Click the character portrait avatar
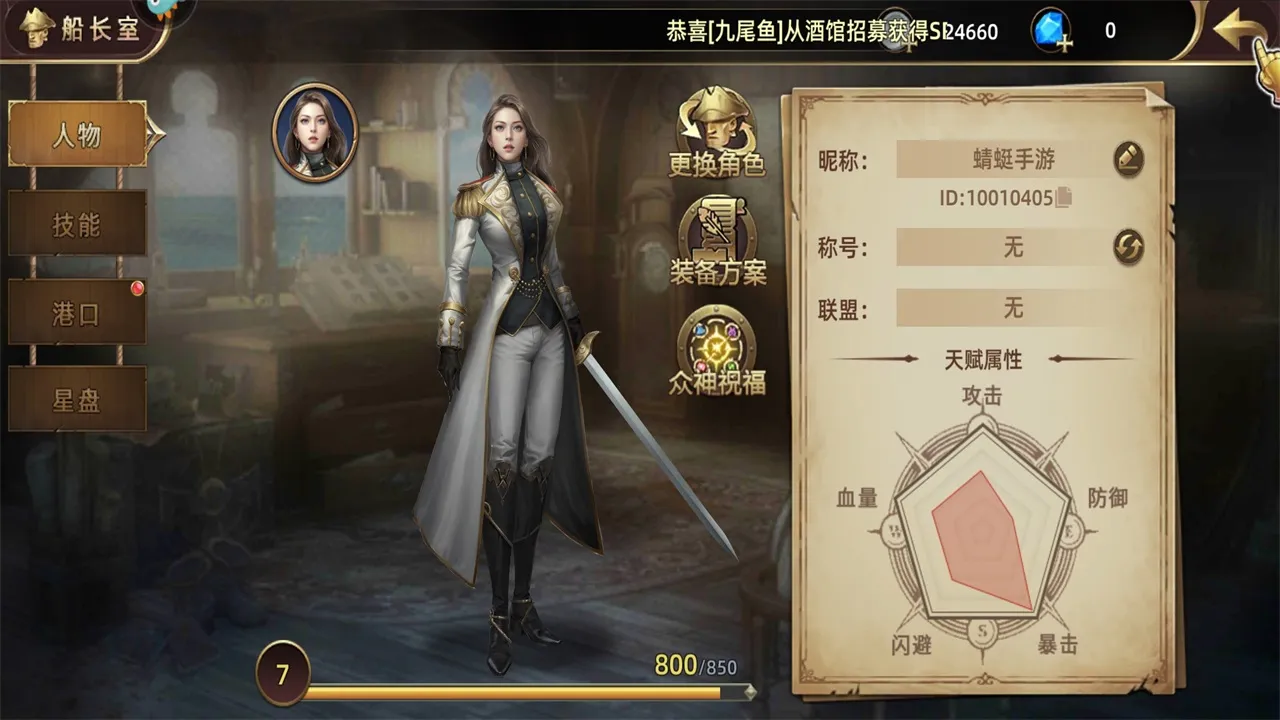Image resolution: width=1280 pixels, height=720 pixels. (315, 136)
